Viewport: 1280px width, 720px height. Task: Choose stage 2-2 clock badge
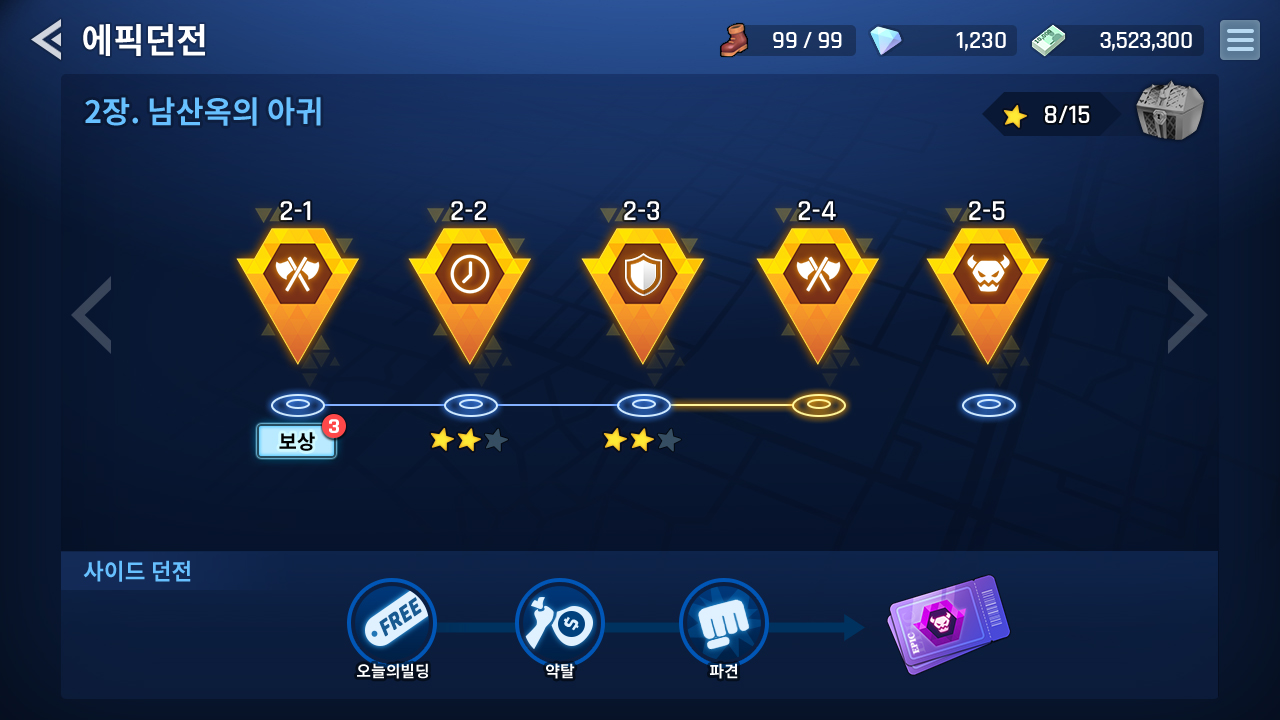(x=469, y=283)
